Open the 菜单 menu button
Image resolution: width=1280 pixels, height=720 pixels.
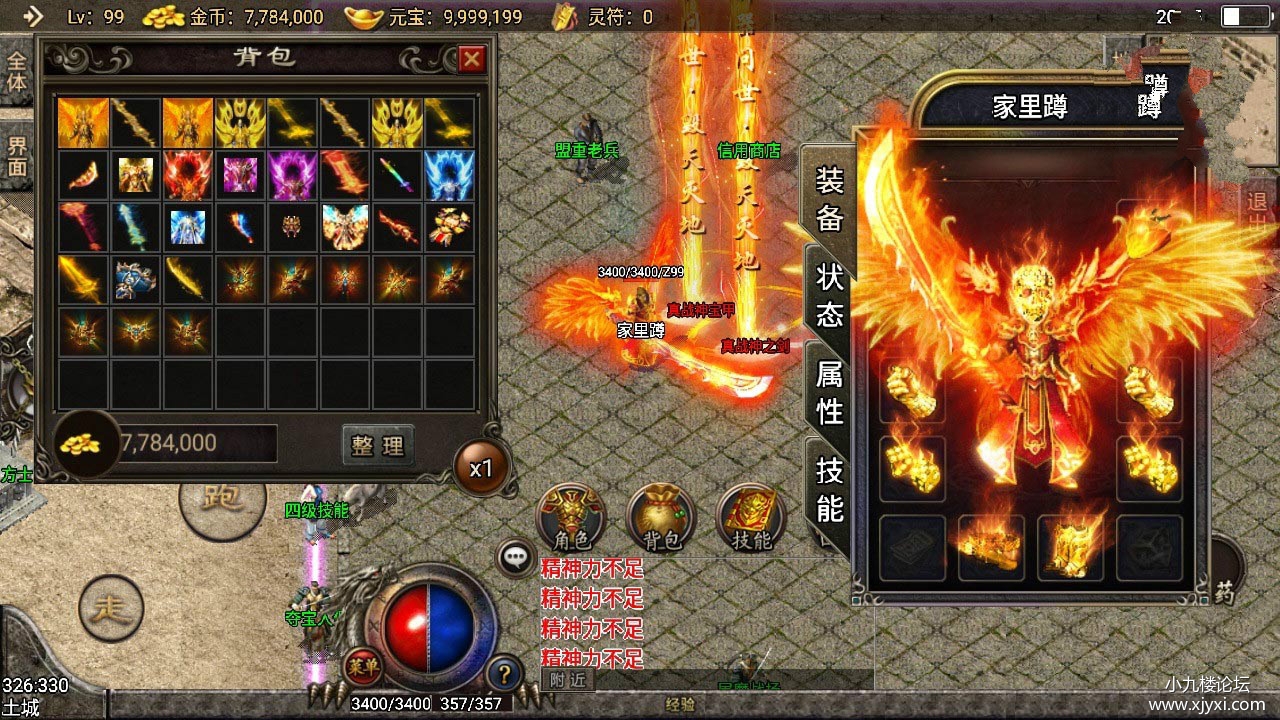[362, 664]
